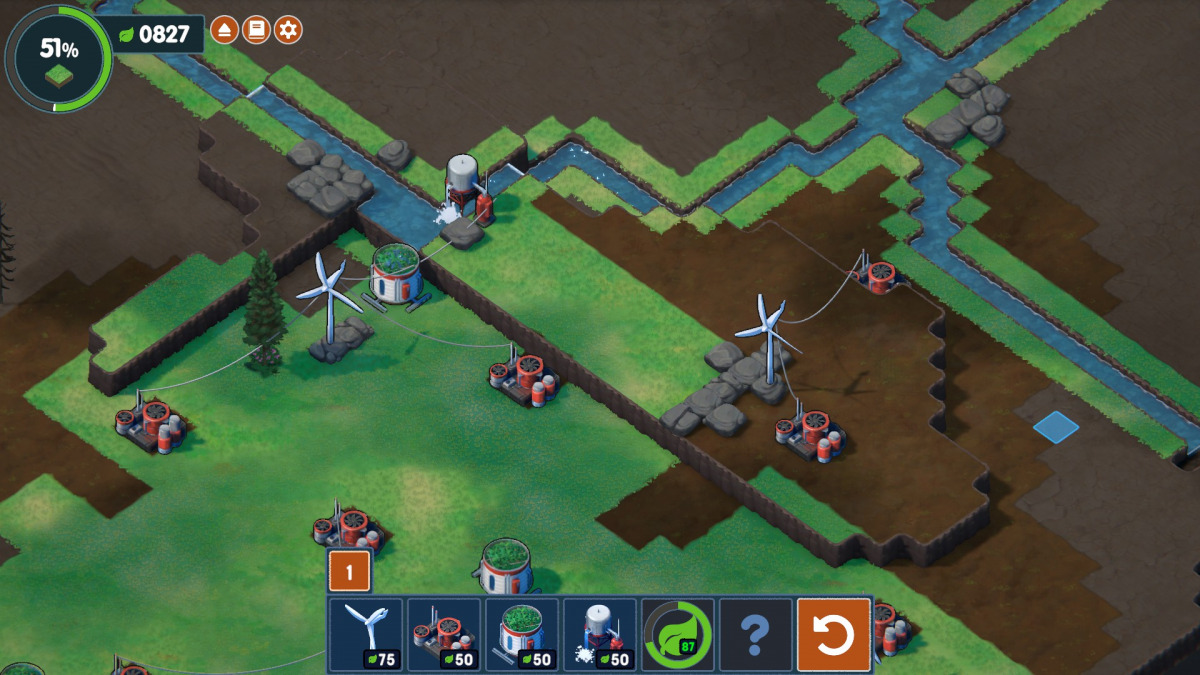
Task: Open the handbook book icon
Action: pos(255,31)
